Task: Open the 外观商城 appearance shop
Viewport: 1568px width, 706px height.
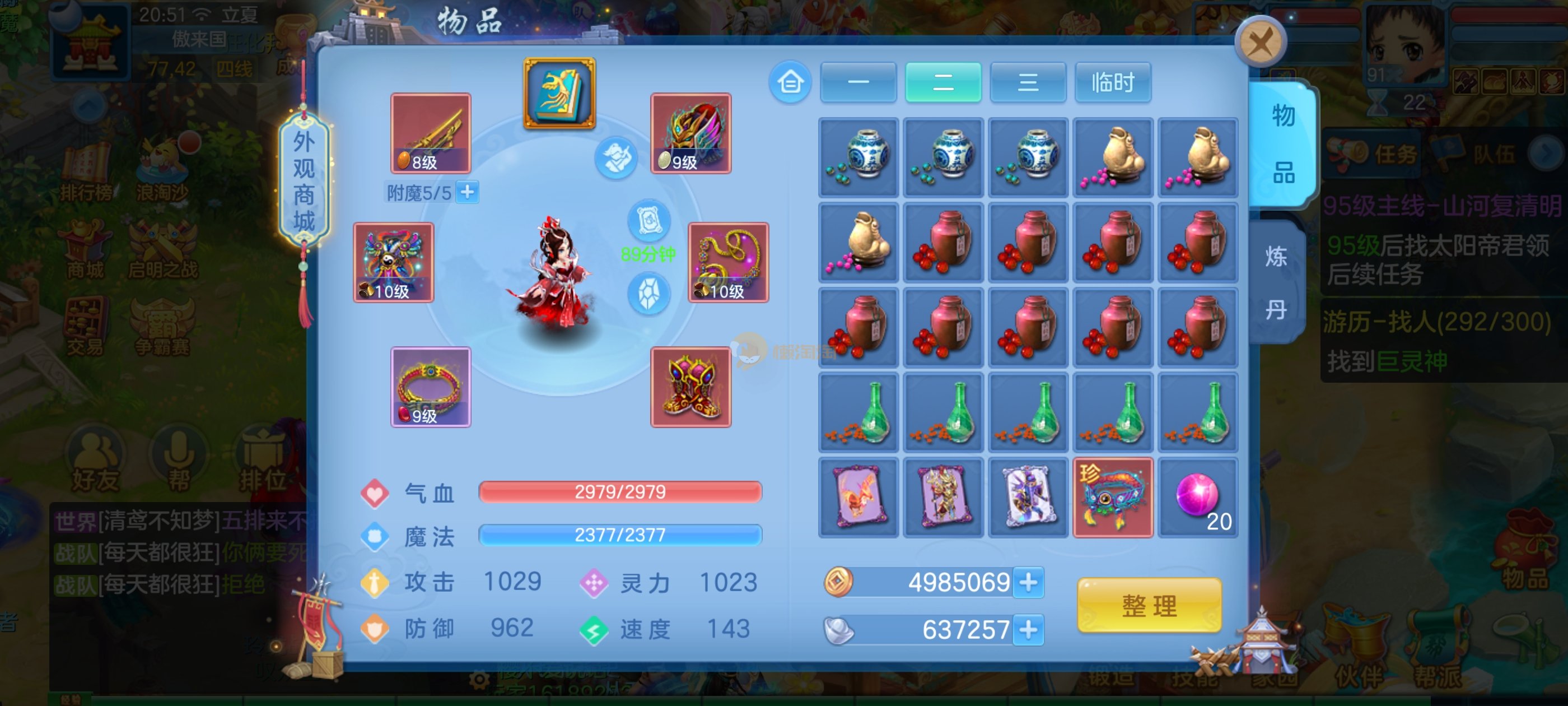Action: (304, 181)
